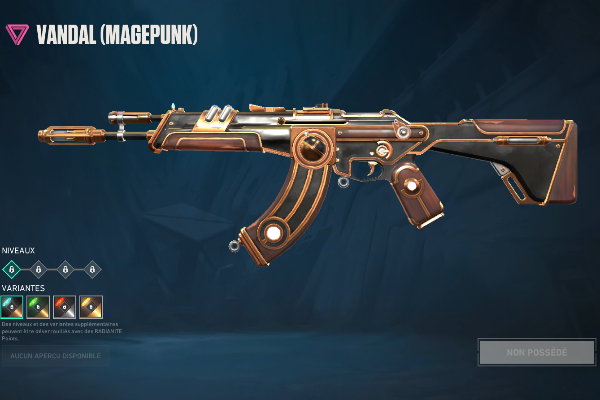This screenshot has width=600, height=400.
Task: Choose the teal variant swatch
Action: 13,306
